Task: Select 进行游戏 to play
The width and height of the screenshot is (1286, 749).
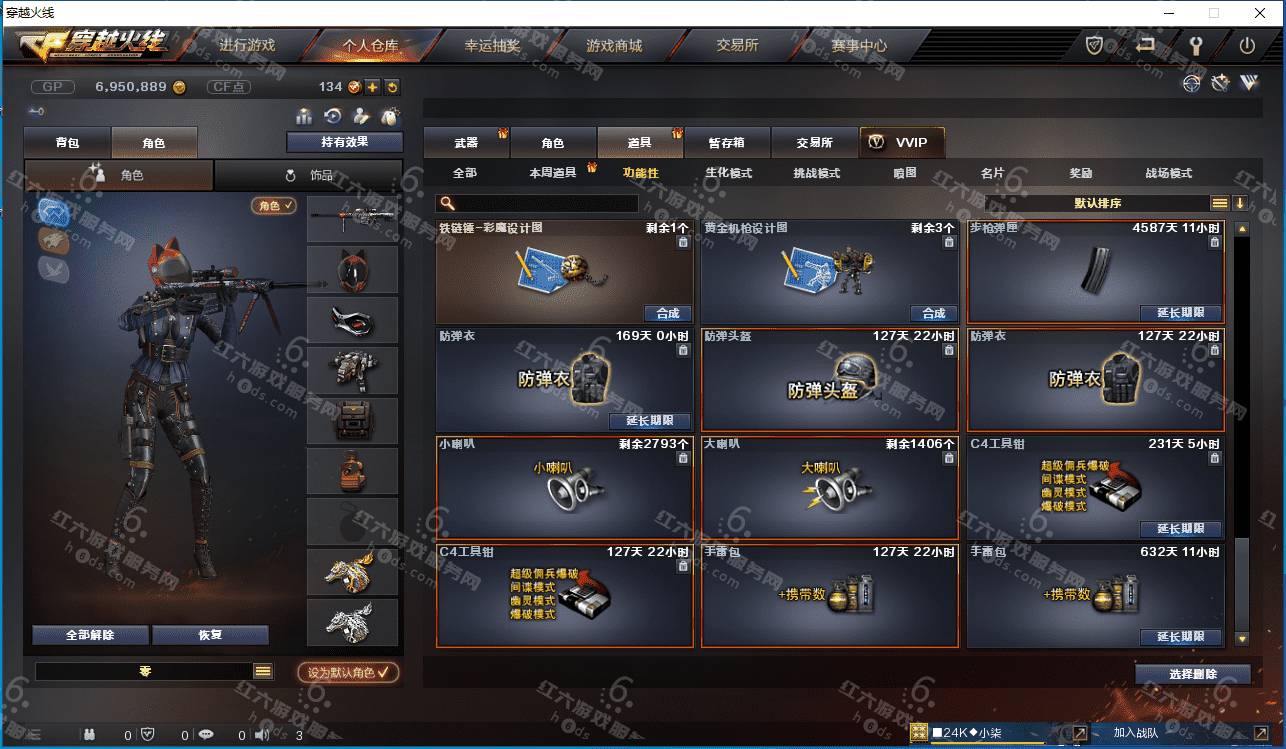Action: [x=247, y=46]
